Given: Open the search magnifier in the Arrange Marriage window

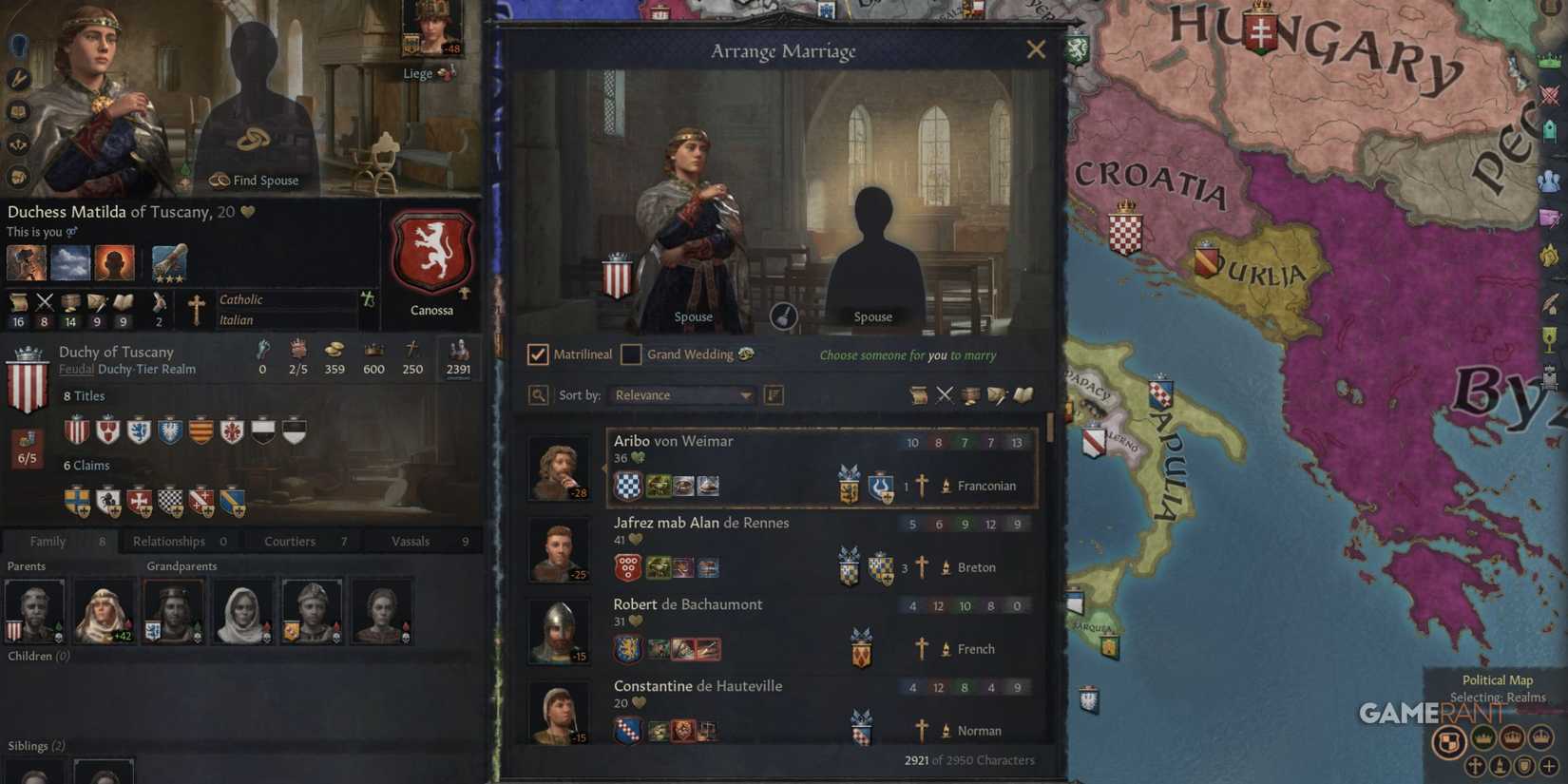Looking at the screenshot, I should (x=538, y=394).
